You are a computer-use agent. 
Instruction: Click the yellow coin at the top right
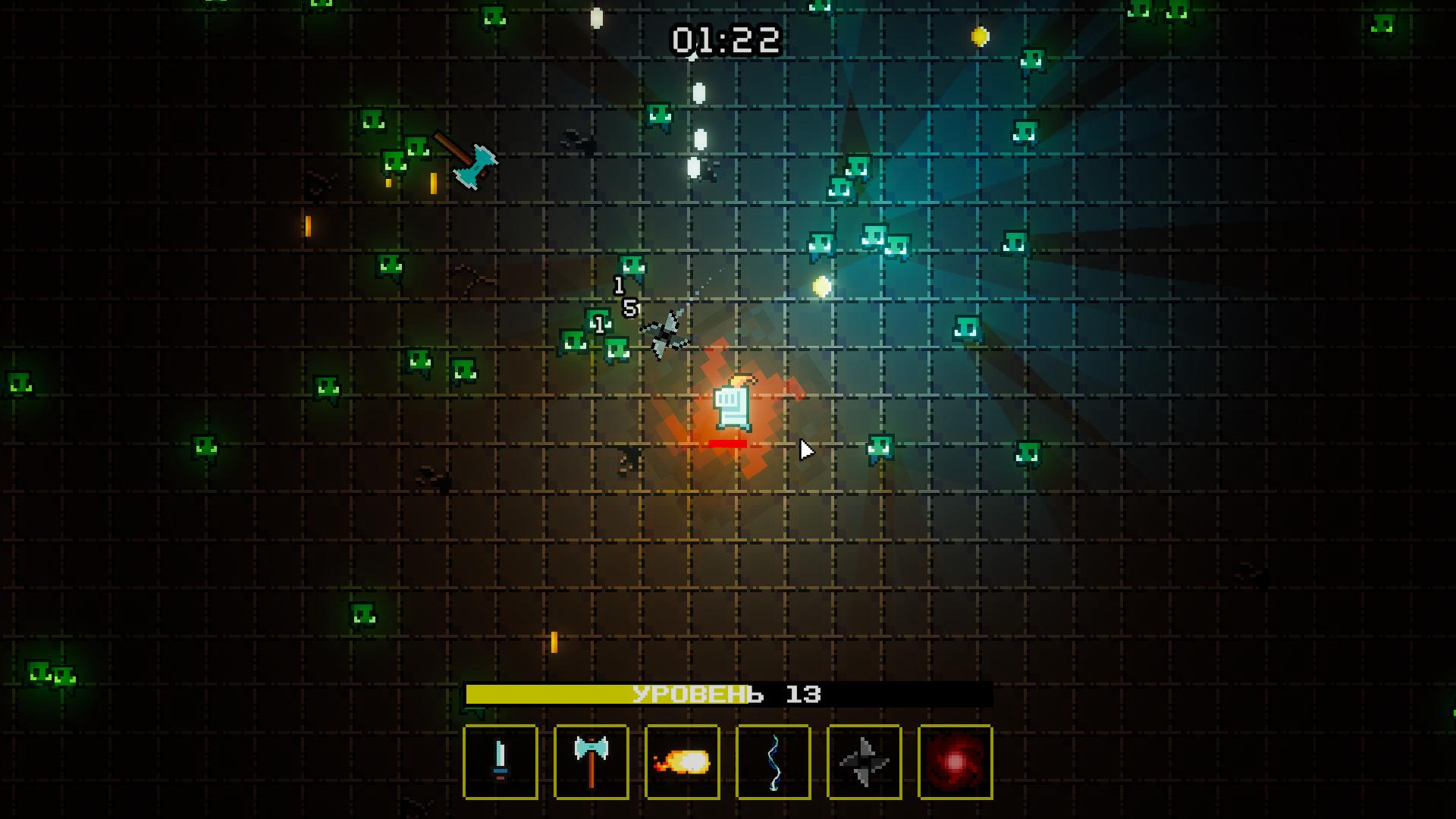pyautogui.click(x=979, y=34)
